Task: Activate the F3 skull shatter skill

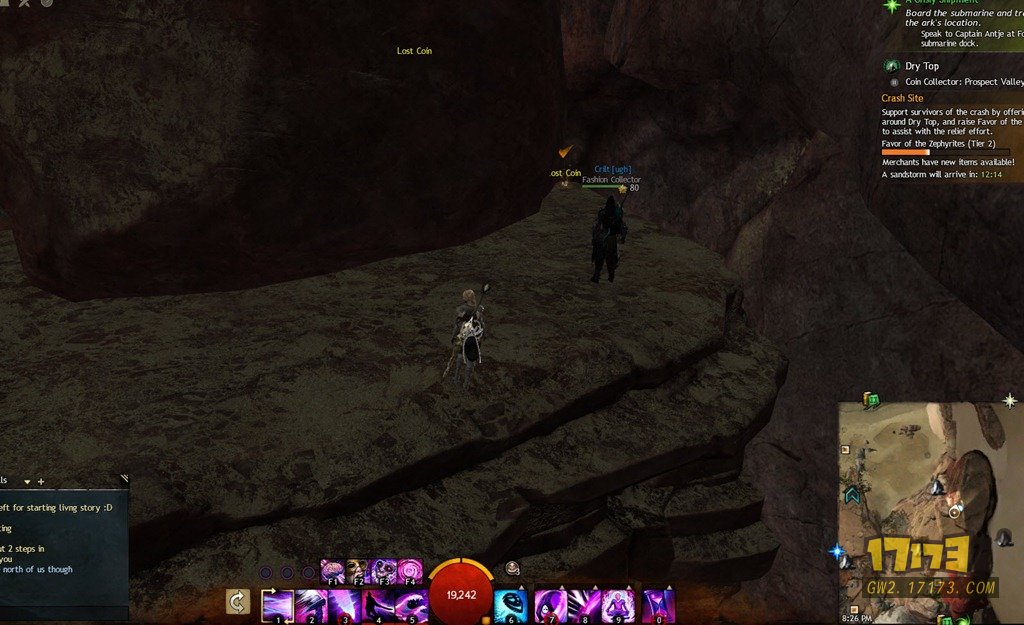Action: click(x=384, y=571)
